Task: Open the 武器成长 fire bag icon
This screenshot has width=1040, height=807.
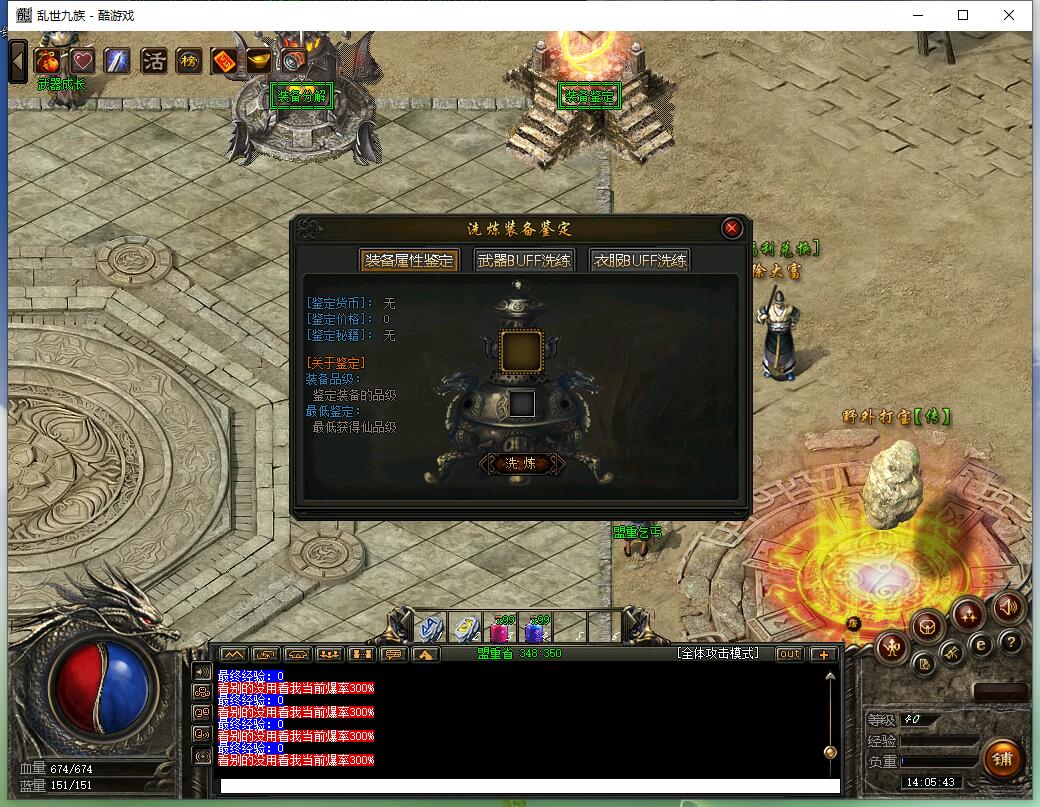Action: 48,61
